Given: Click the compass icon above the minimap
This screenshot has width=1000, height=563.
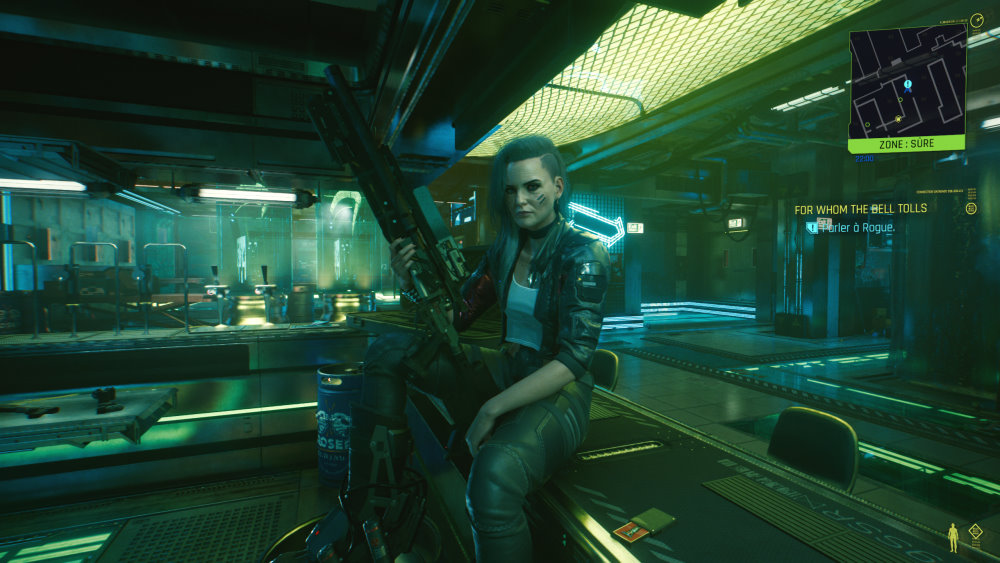Looking at the screenshot, I should pyautogui.click(x=977, y=20).
